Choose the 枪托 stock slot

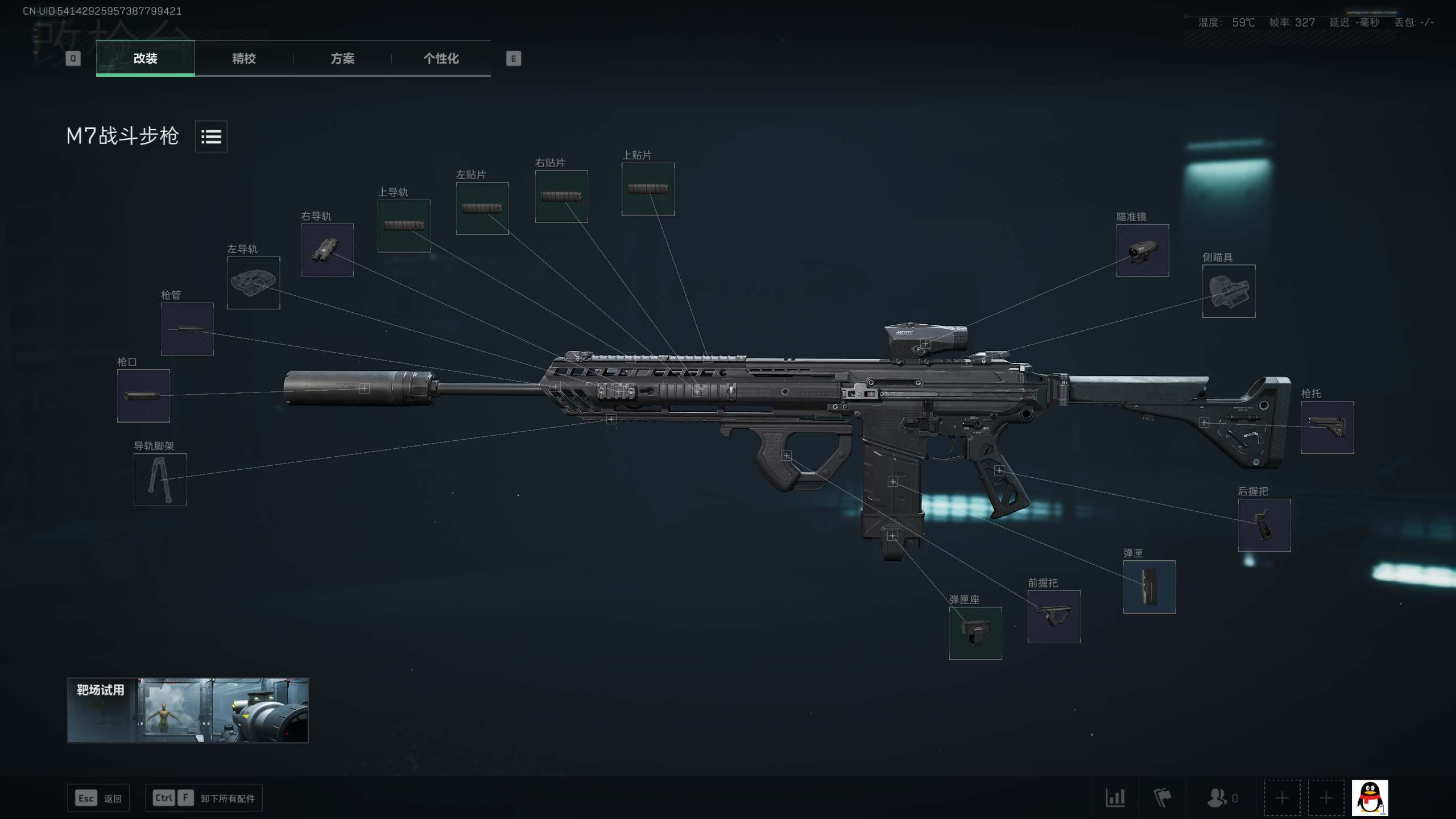tap(1327, 427)
